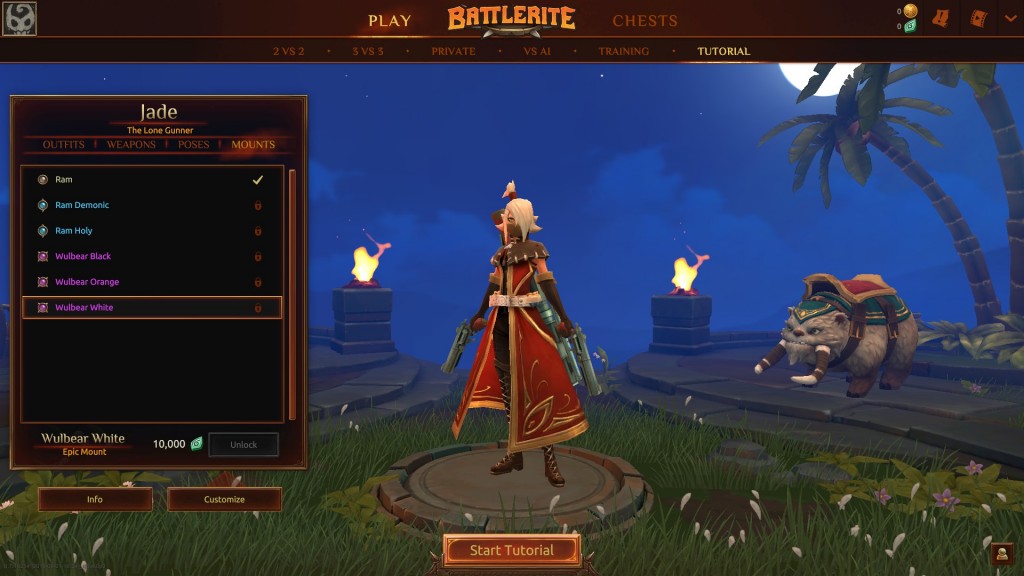Select the 2 VS 2 mode
Image resolution: width=1024 pixels, height=576 pixels.
click(288, 51)
